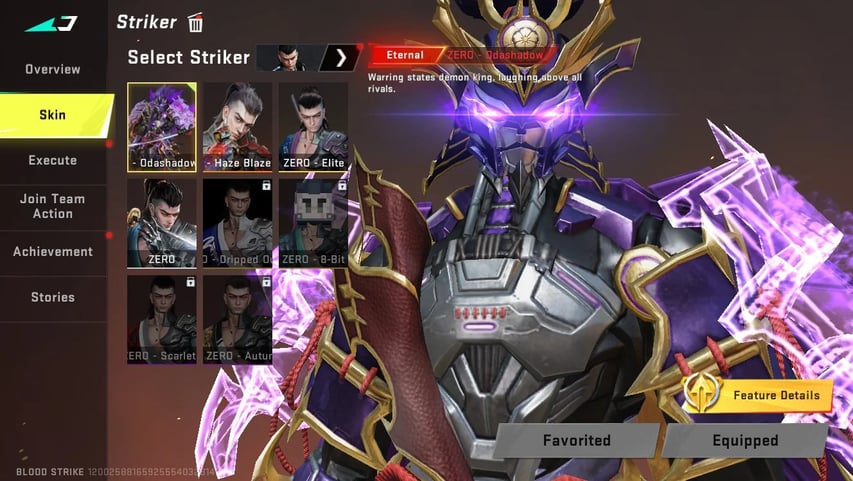Open the Stories tab
The height and width of the screenshot is (481, 853).
(x=53, y=297)
